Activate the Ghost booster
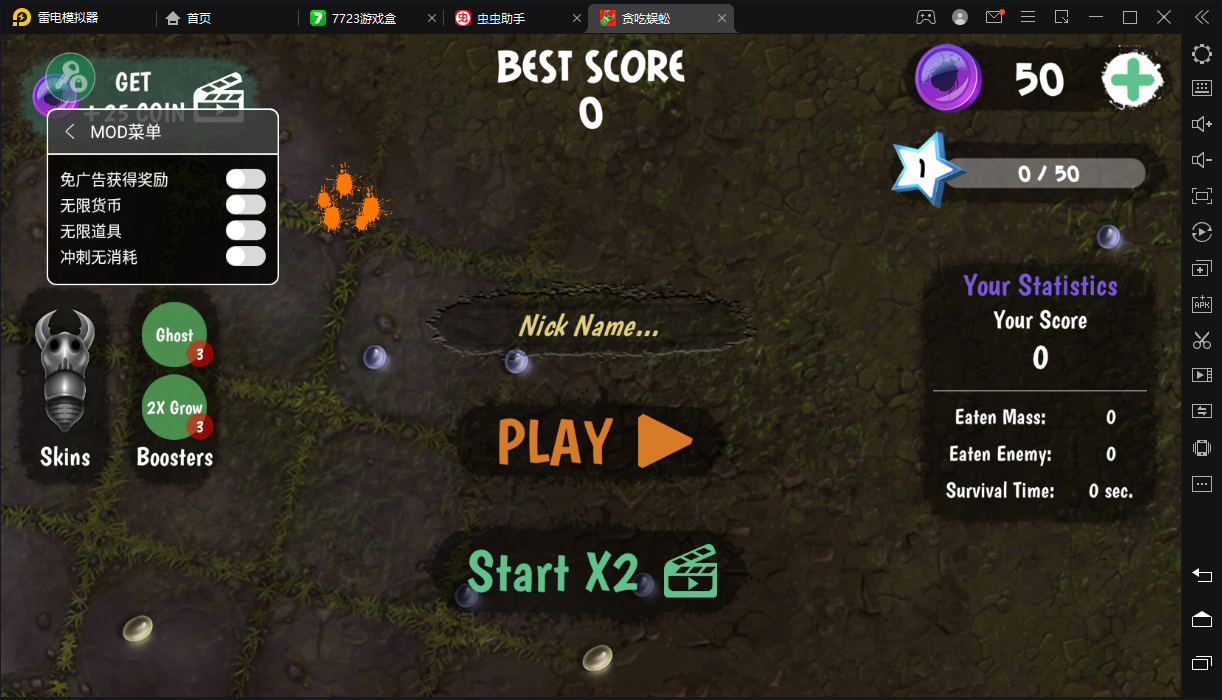 pos(175,335)
